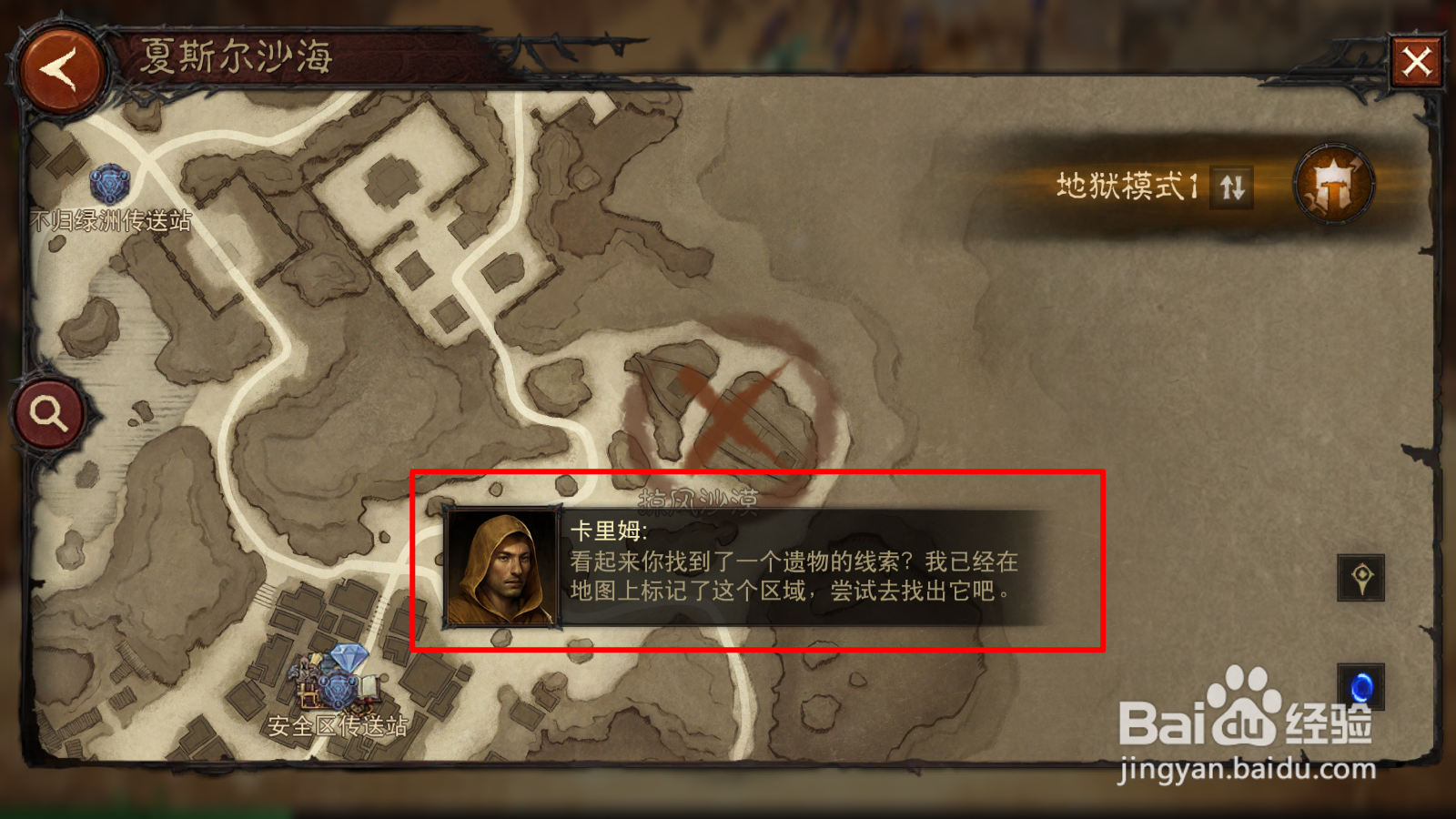Click the 夏斯尔沙海 title banner
This screenshot has height=819, width=1456.
tap(235, 56)
